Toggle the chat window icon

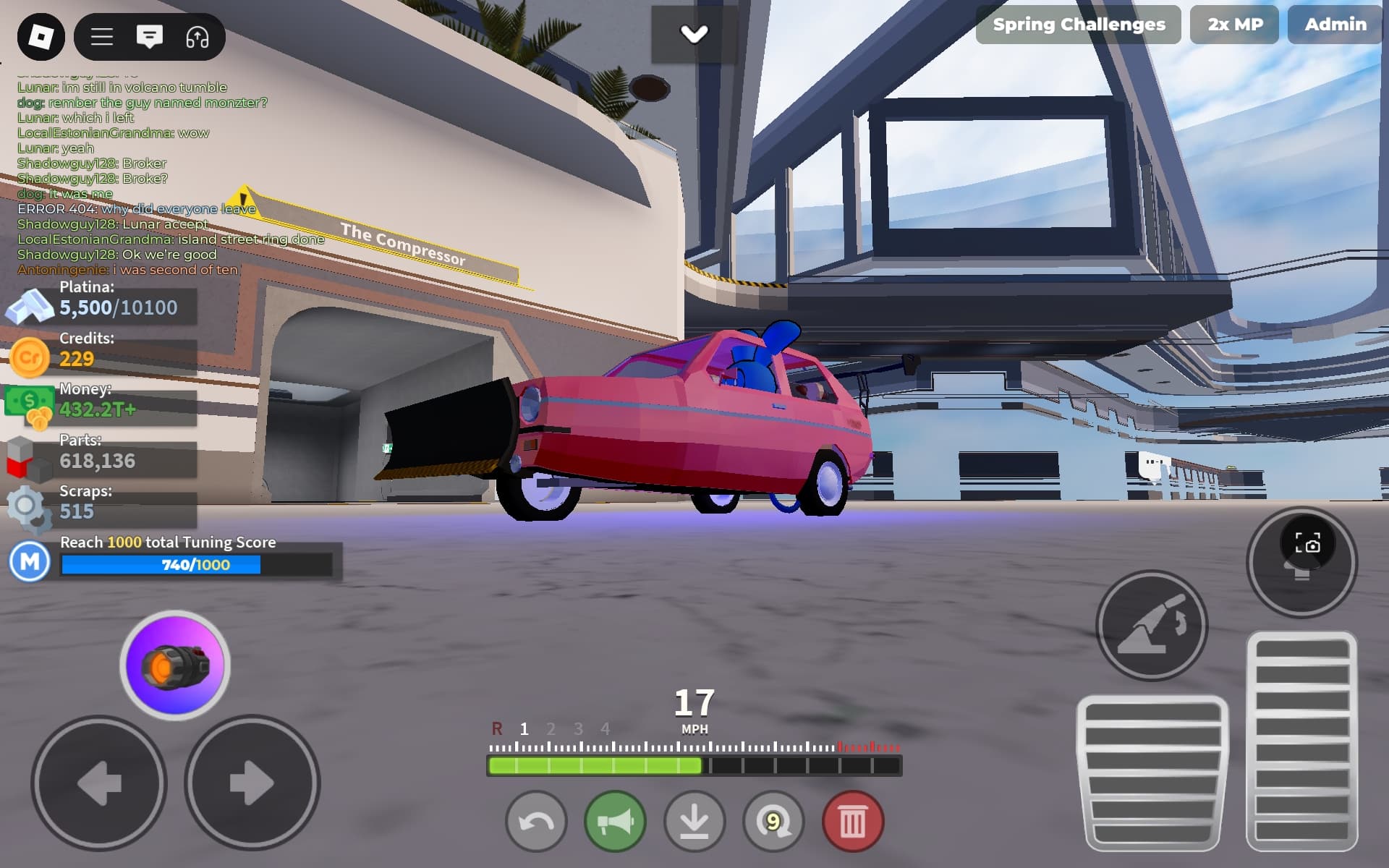click(x=150, y=37)
